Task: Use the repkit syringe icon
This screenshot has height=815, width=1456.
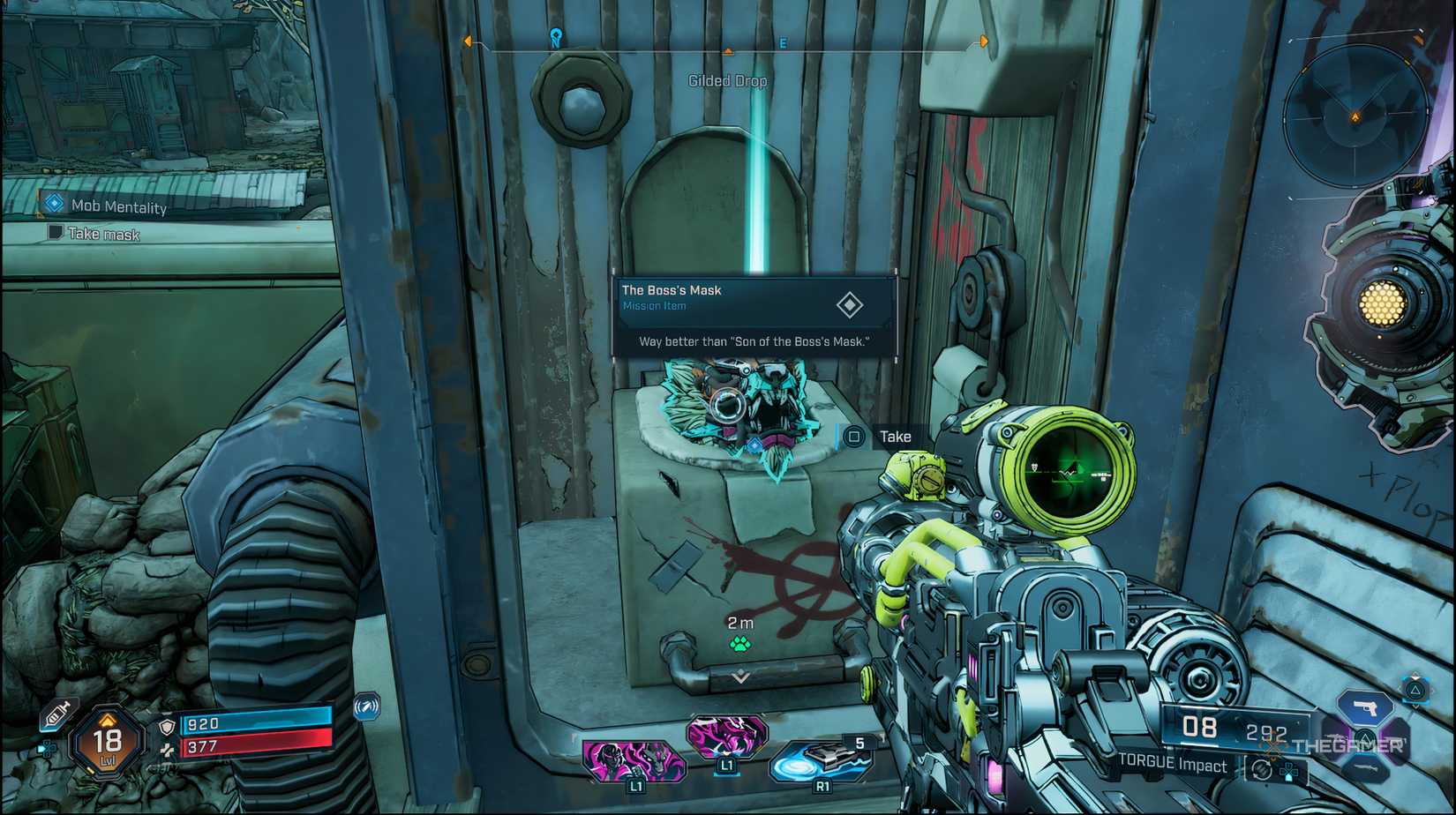Action: click(58, 714)
